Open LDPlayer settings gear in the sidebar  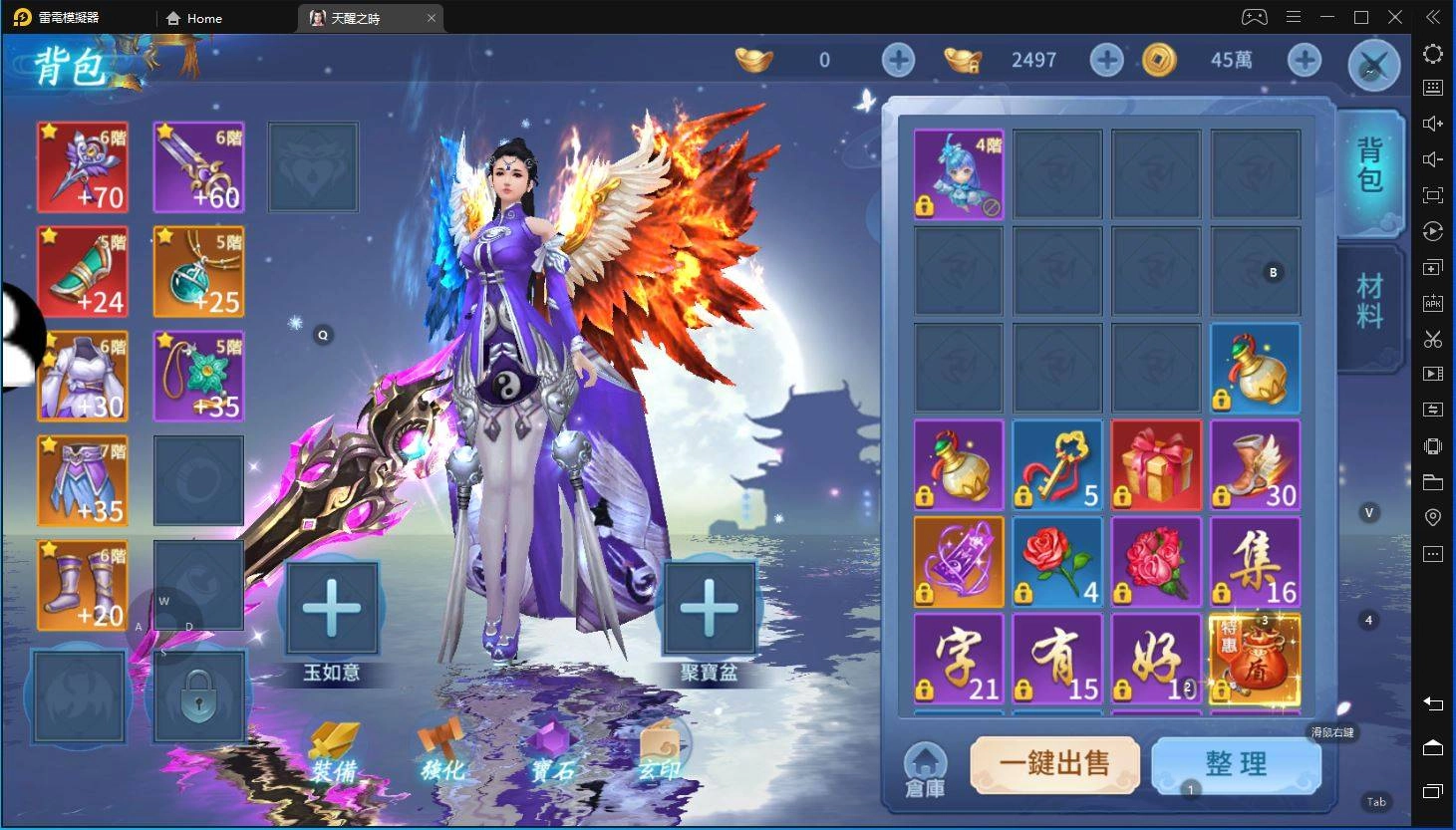1432,54
